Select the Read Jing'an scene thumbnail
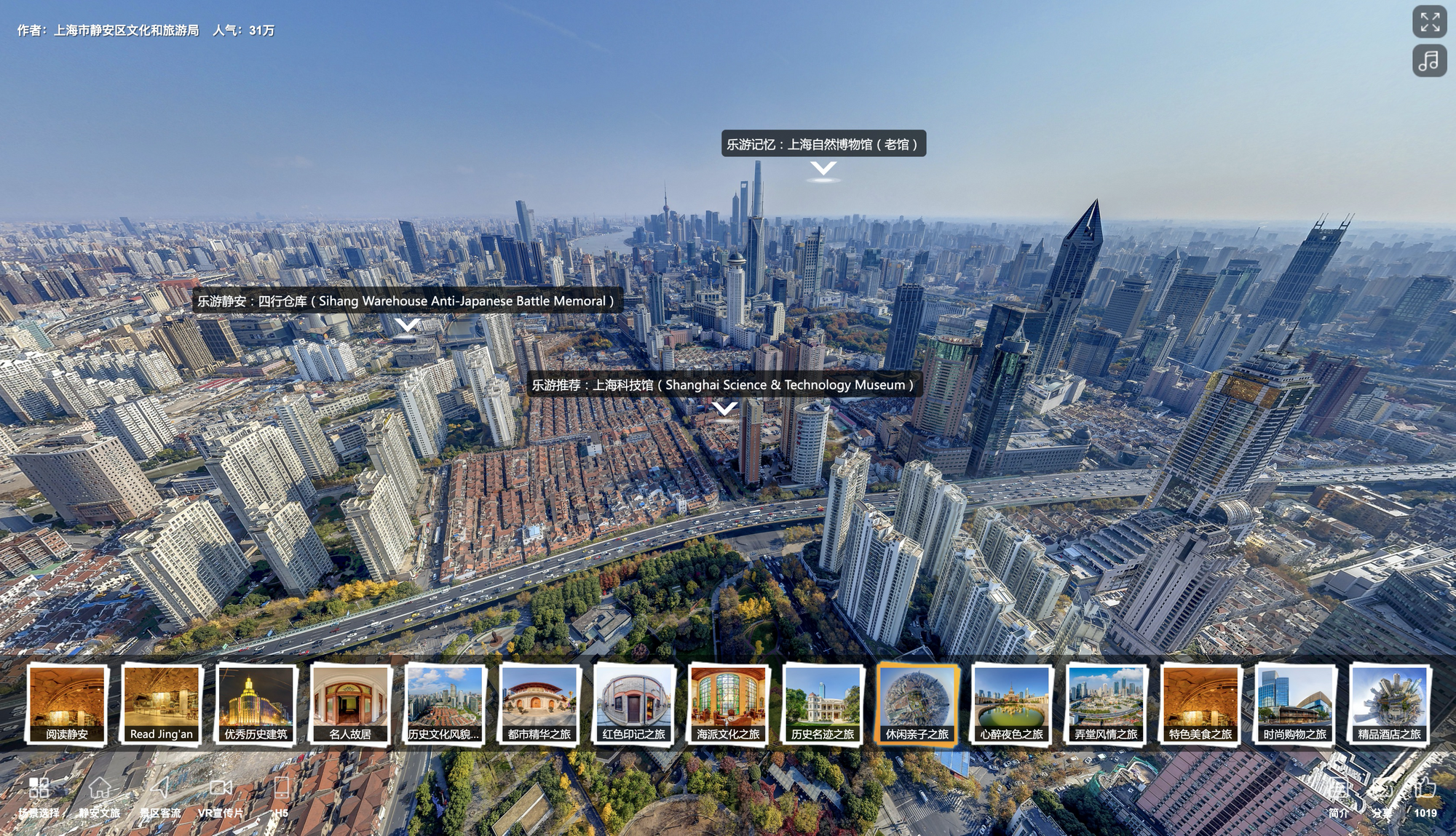 click(x=162, y=704)
